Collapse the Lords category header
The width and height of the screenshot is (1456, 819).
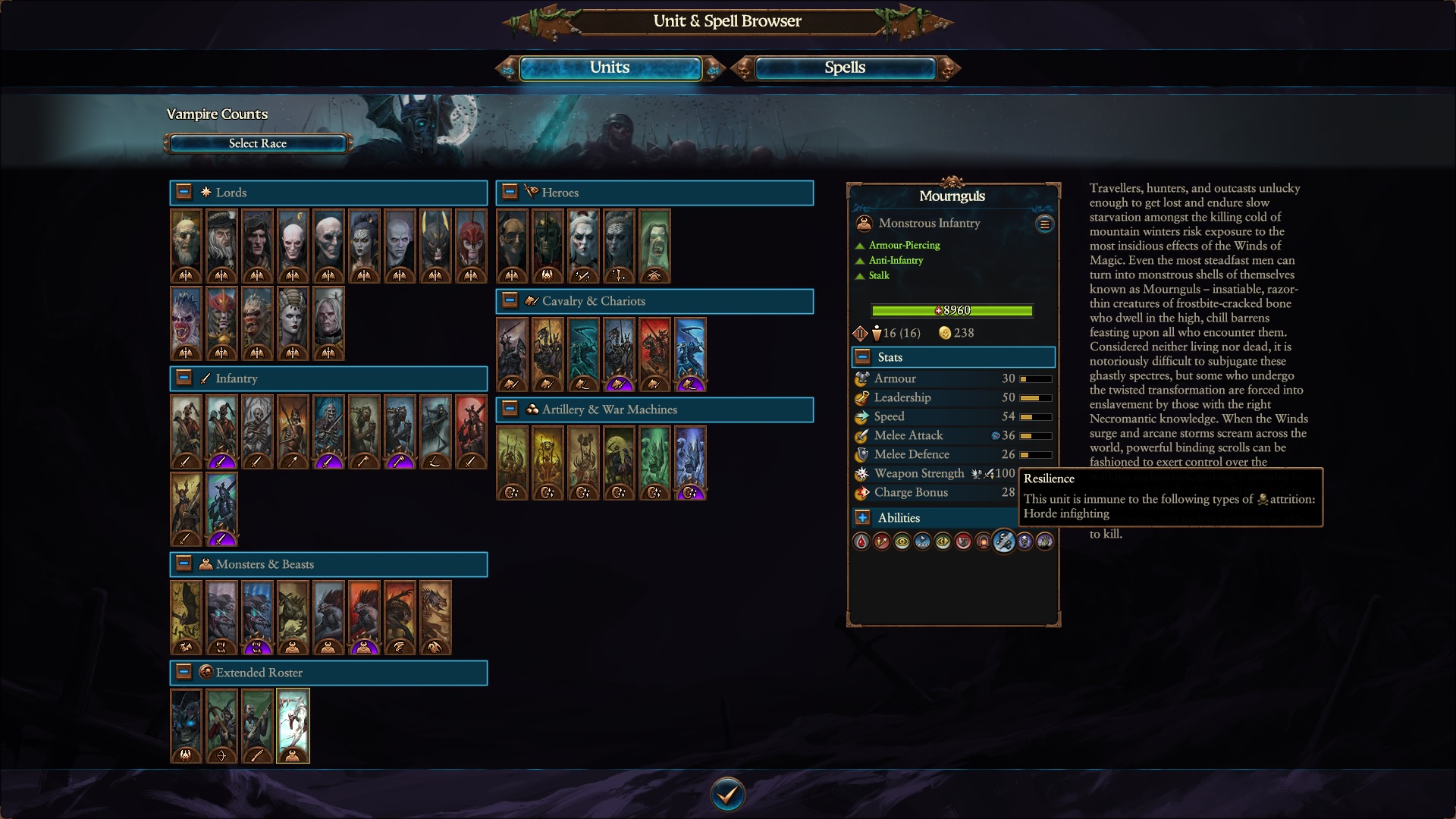pos(183,192)
